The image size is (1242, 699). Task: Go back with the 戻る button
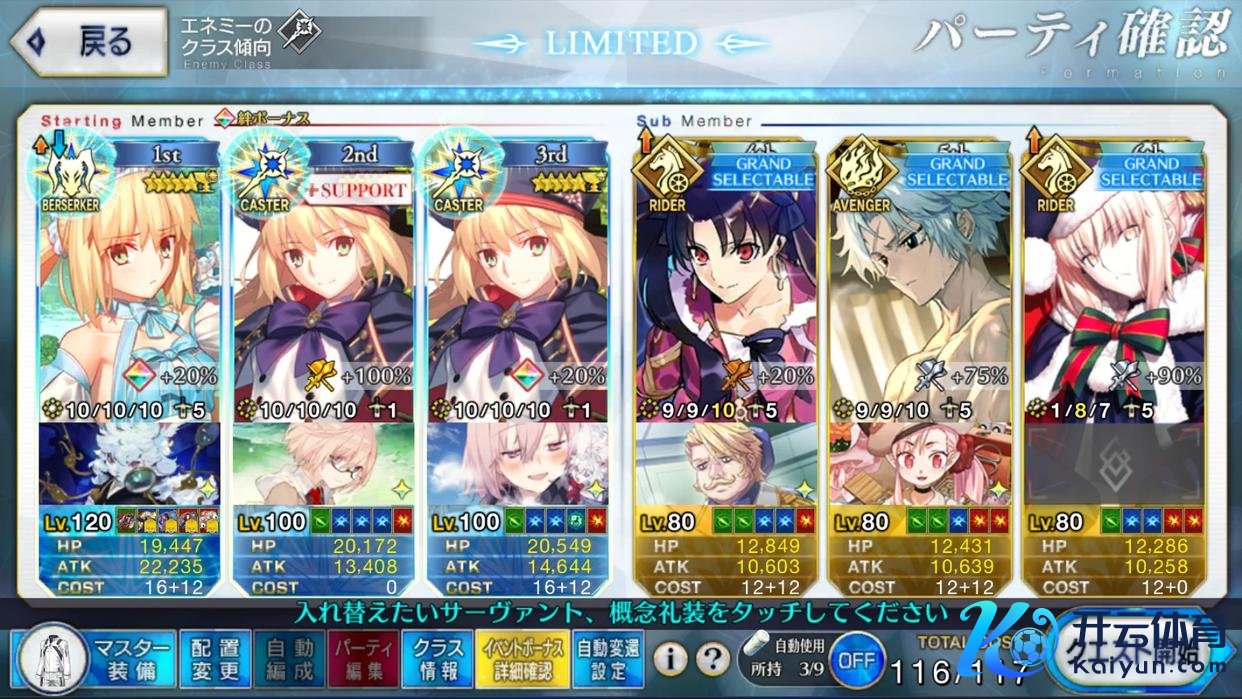[x=88, y=41]
